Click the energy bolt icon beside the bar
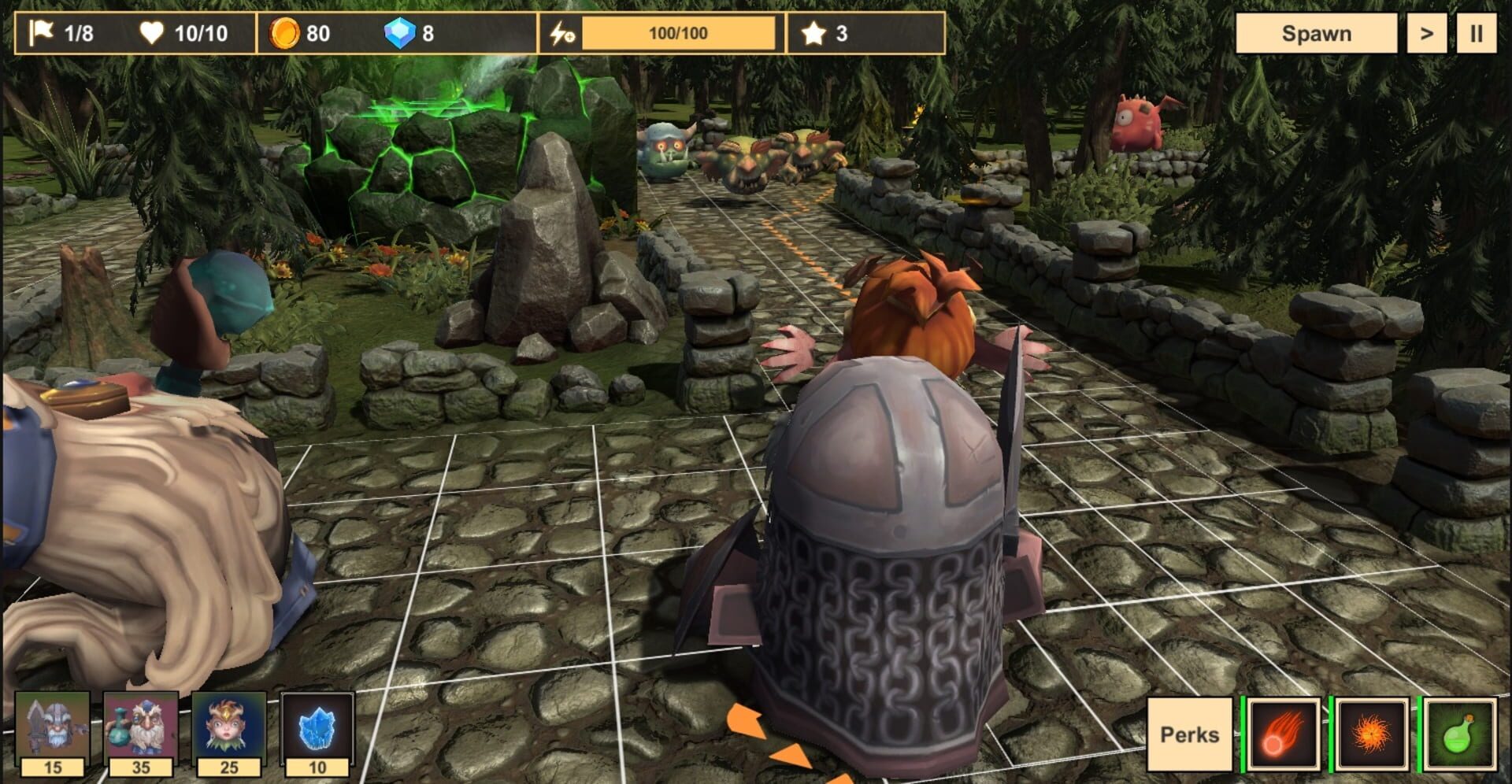The height and width of the screenshot is (784, 1512). tap(561, 32)
